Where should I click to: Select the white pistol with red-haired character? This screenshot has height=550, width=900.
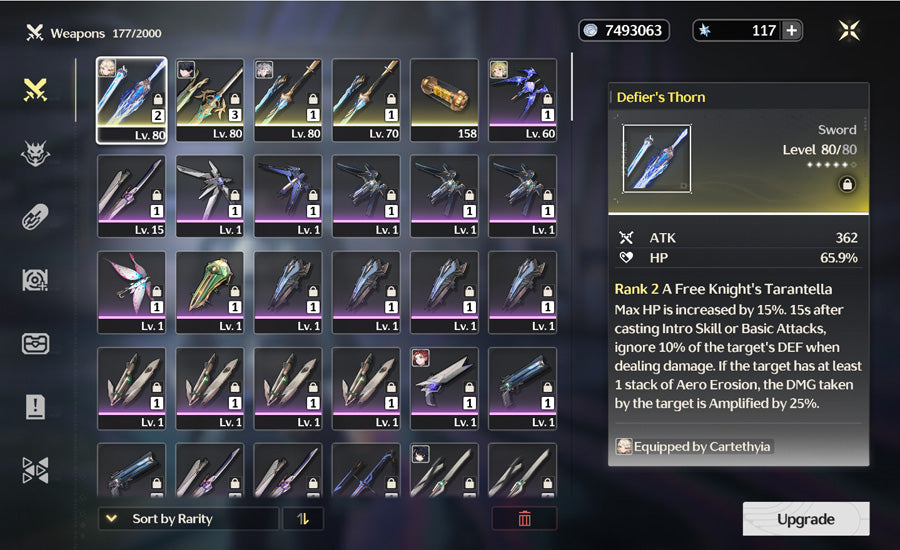tap(445, 388)
